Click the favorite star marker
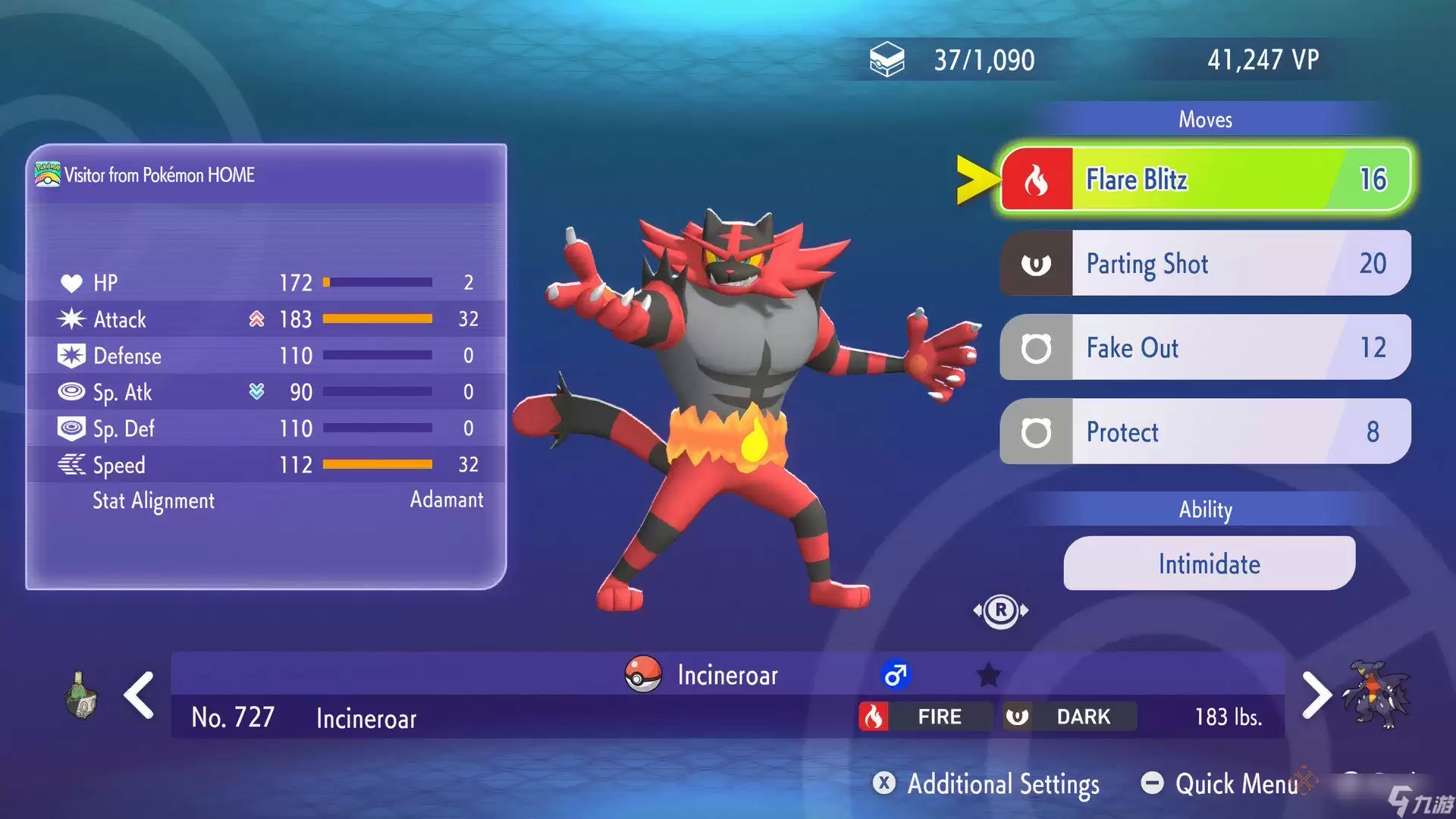The image size is (1456, 819). click(988, 674)
